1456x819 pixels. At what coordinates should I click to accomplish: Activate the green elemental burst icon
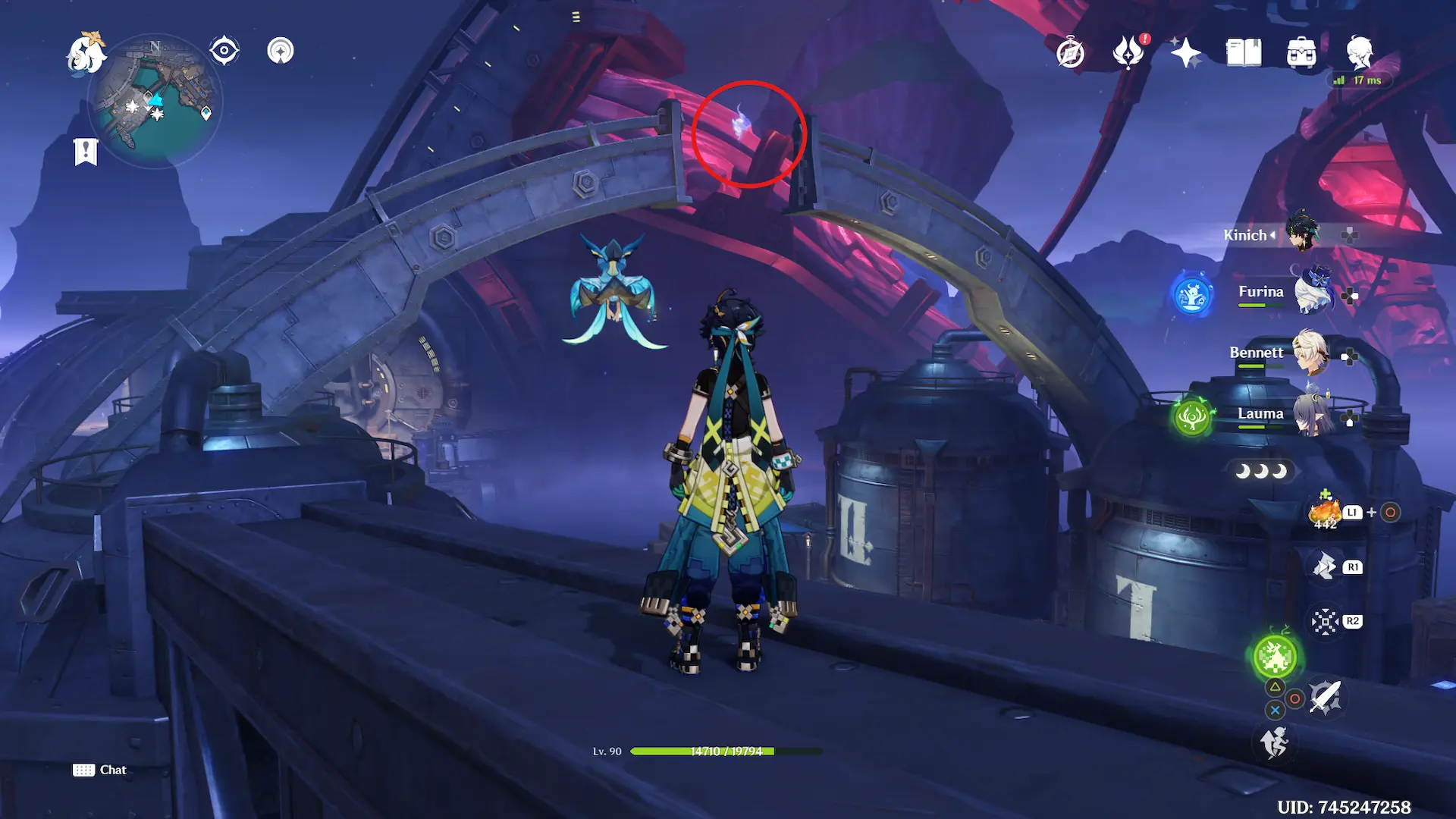tap(1275, 657)
